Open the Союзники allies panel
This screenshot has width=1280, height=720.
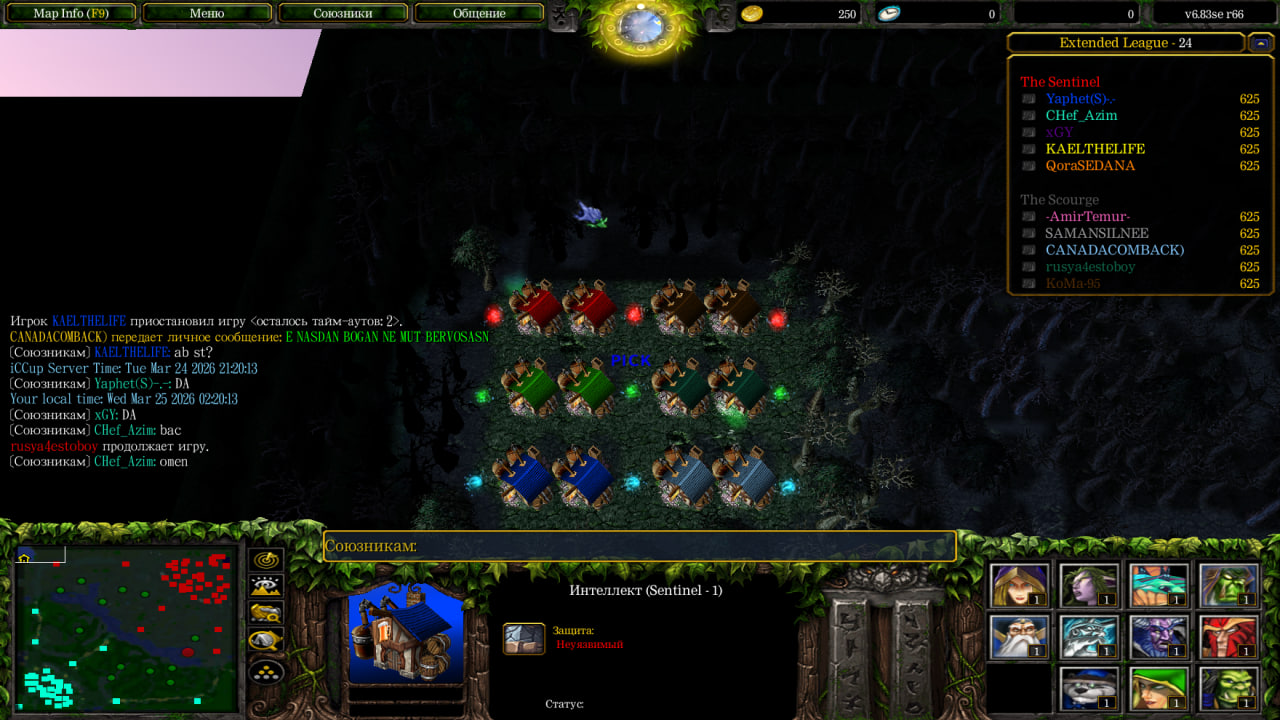tap(343, 13)
